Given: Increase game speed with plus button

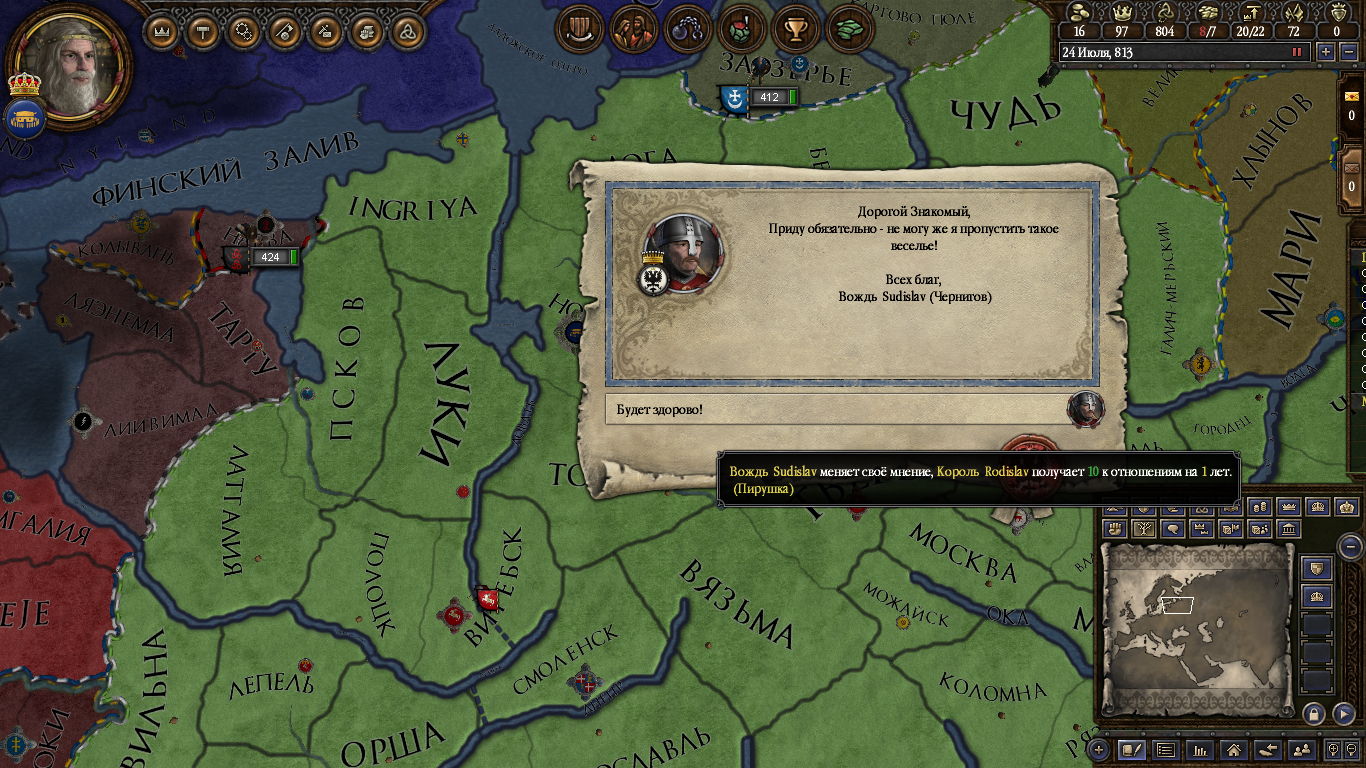Looking at the screenshot, I should (1326, 52).
